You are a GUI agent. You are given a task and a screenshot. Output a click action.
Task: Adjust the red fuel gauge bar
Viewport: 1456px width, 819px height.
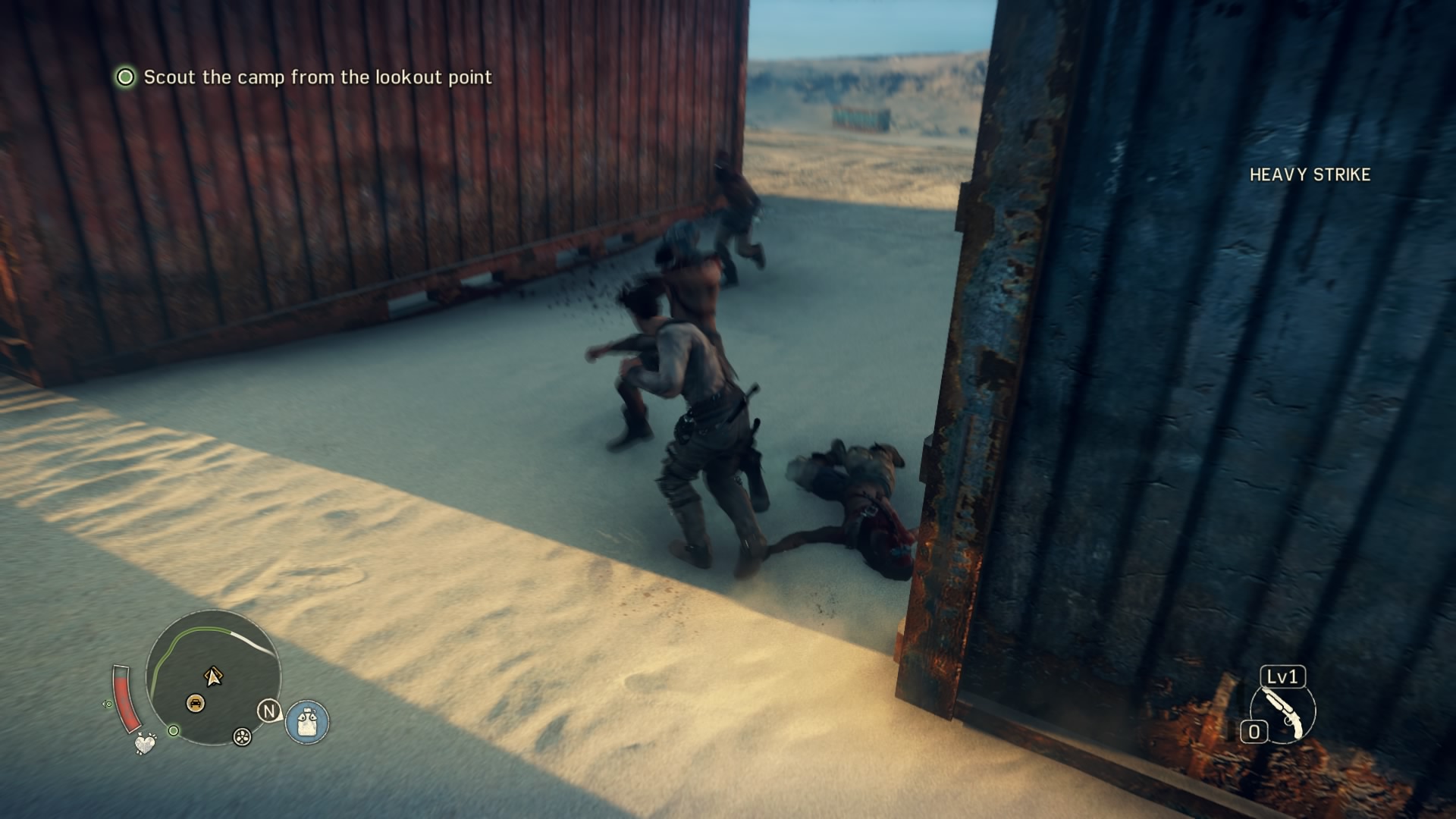pos(127,699)
